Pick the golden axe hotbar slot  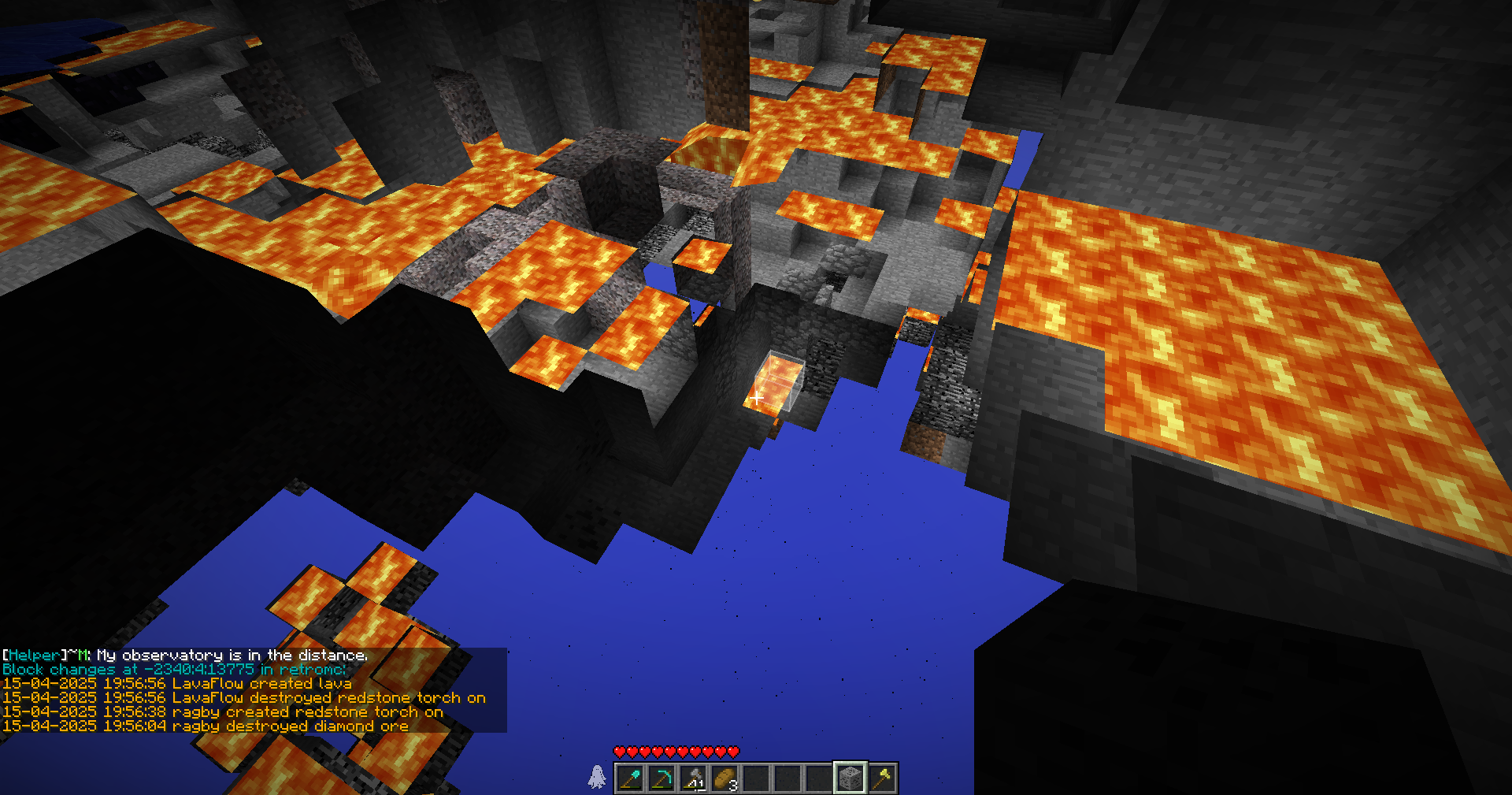882,778
